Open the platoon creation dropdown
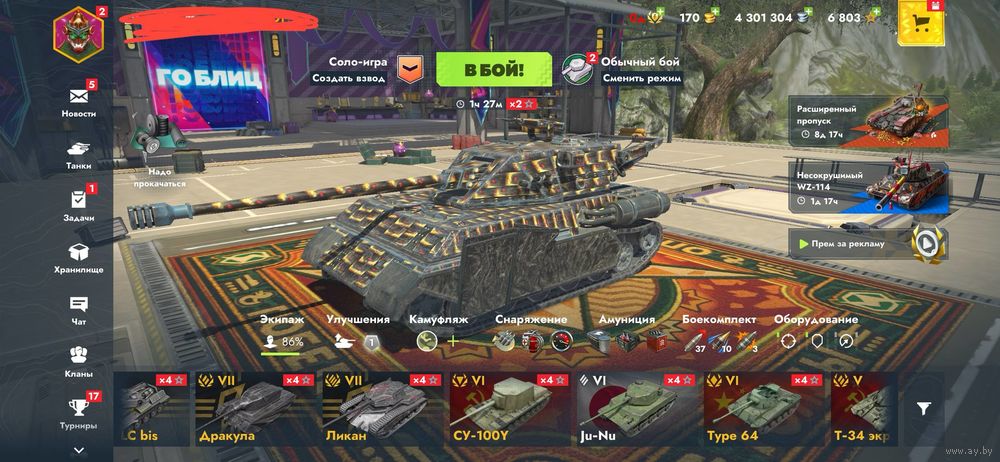This screenshot has width=1000, height=462. click(408, 69)
